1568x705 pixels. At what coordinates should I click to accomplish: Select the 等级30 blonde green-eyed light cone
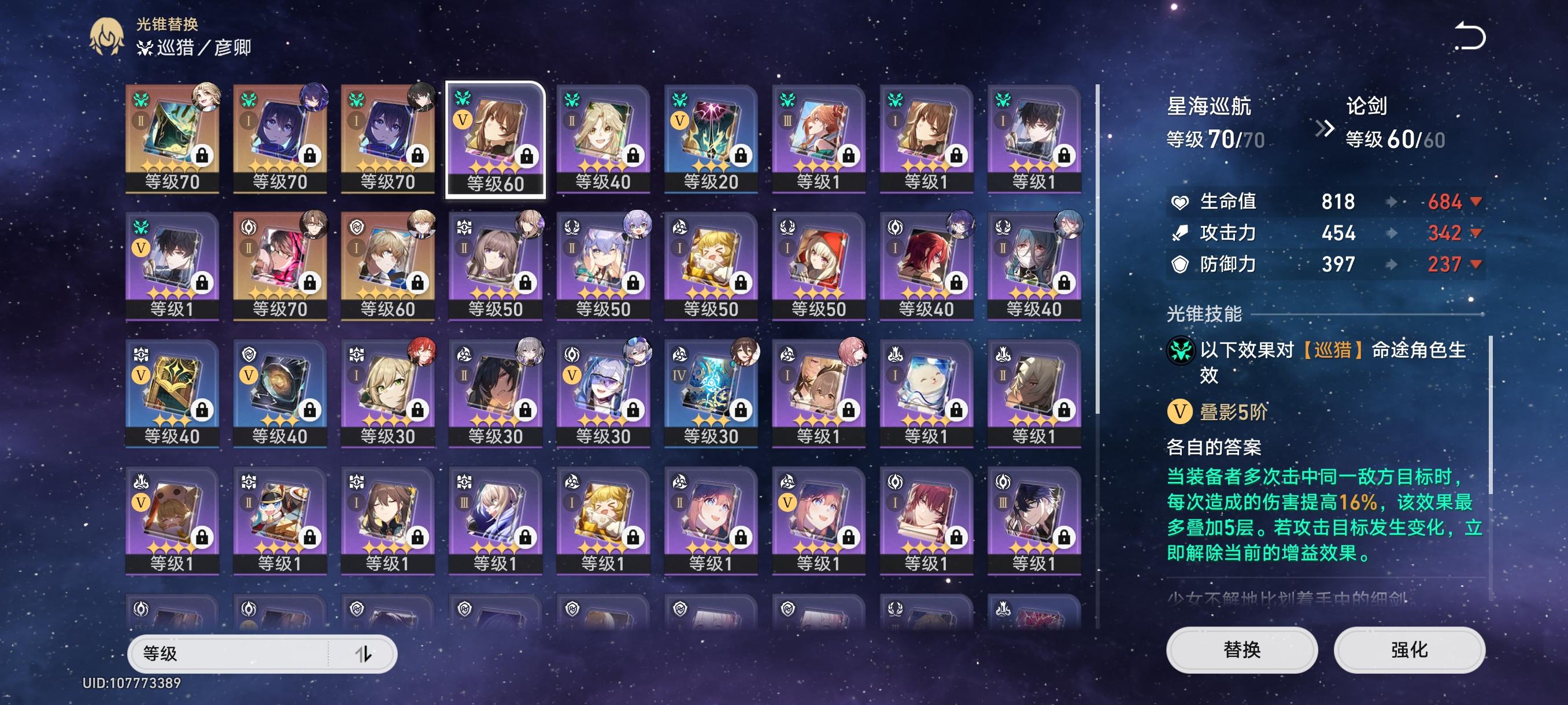tap(388, 394)
